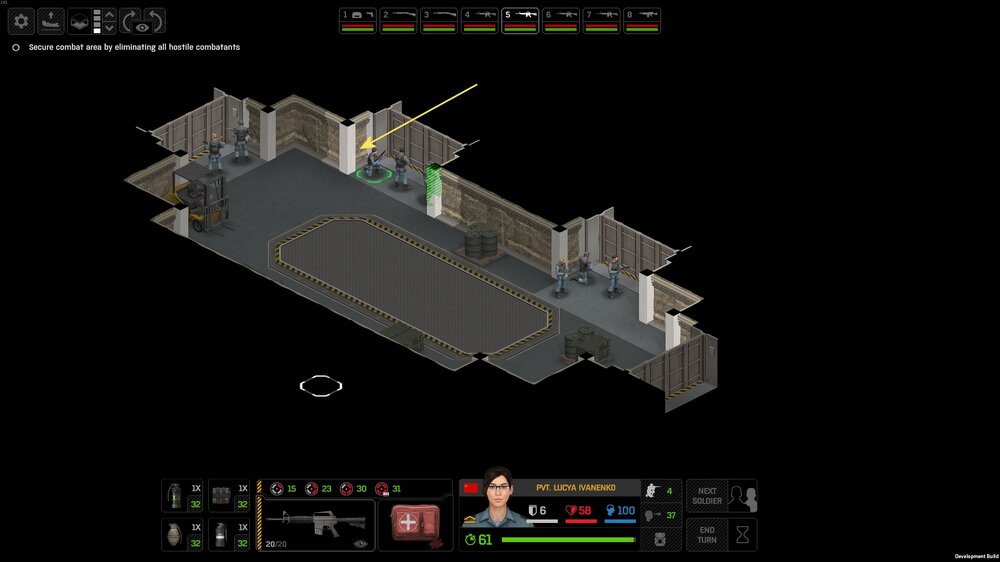Viewport: 1000px width, 562px height.
Task: Switch to soldier slot 8 in the squad bar
Action: (641, 20)
